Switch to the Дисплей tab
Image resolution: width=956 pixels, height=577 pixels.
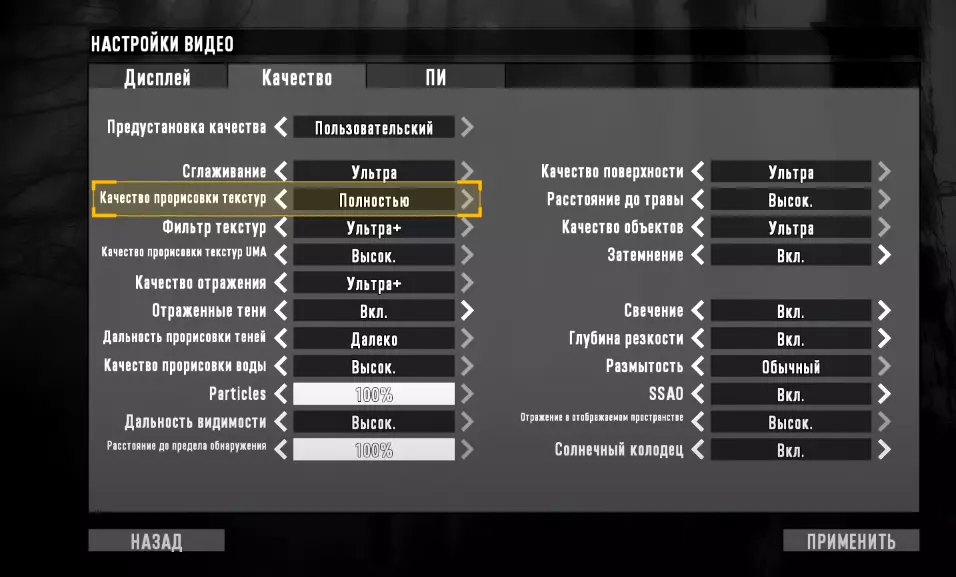click(x=157, y=78)
